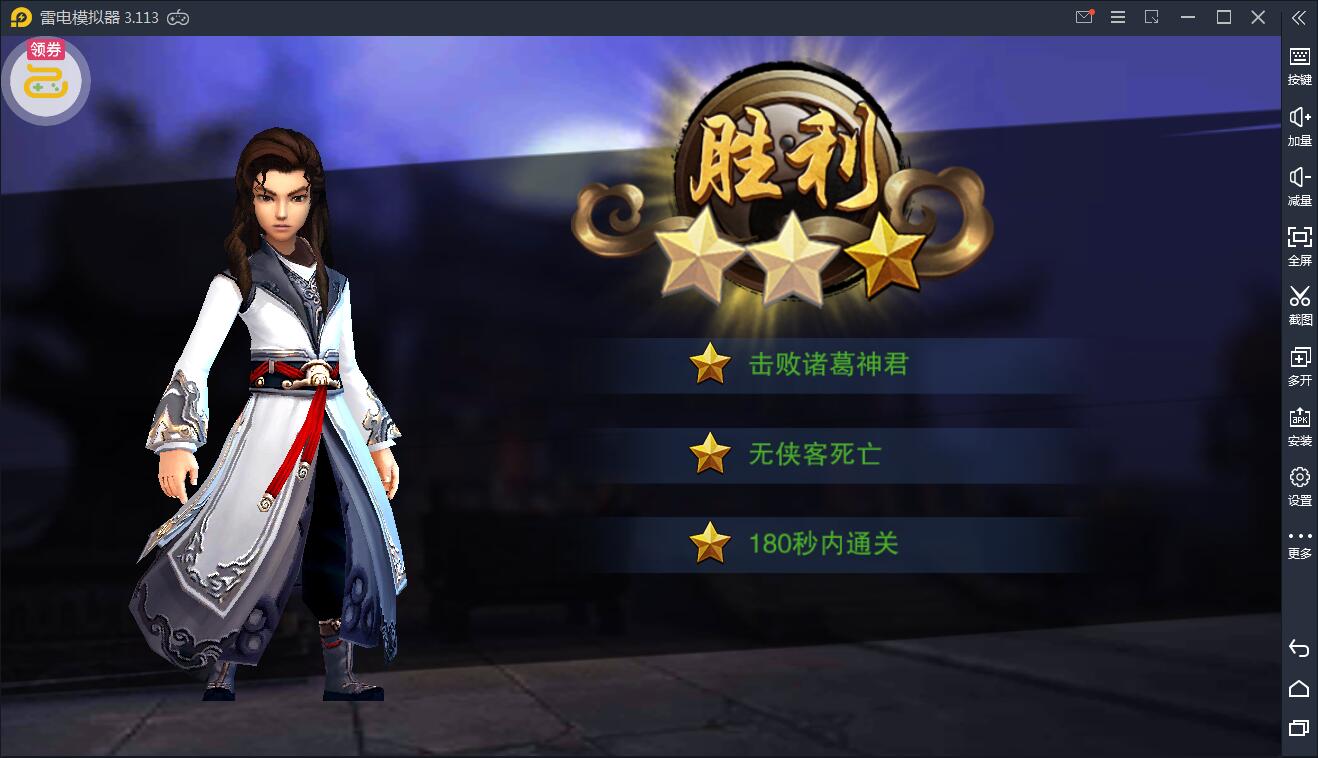Open emulator 设置 settings
The width and height of the screenshot is (1318, 758).
tap(1299, 487)
